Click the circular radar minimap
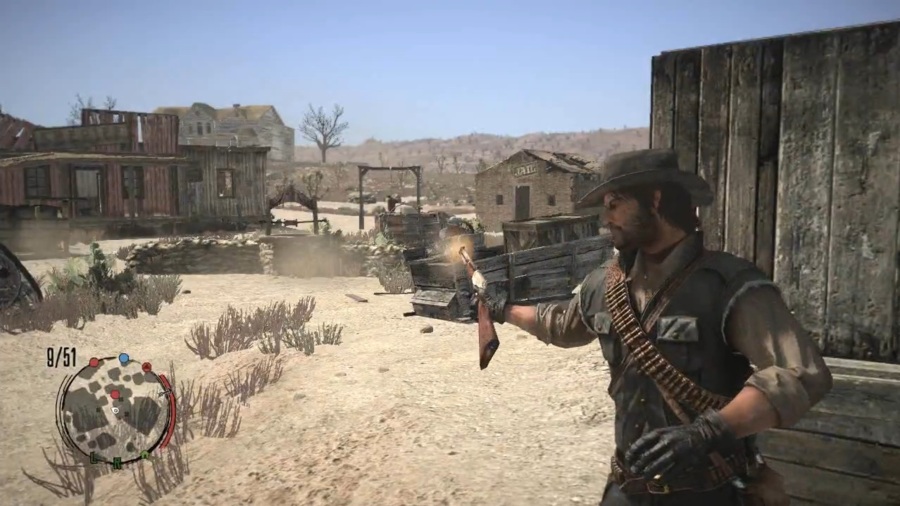Viewport: 900px width, 506px height. click(x=115, y=410)
